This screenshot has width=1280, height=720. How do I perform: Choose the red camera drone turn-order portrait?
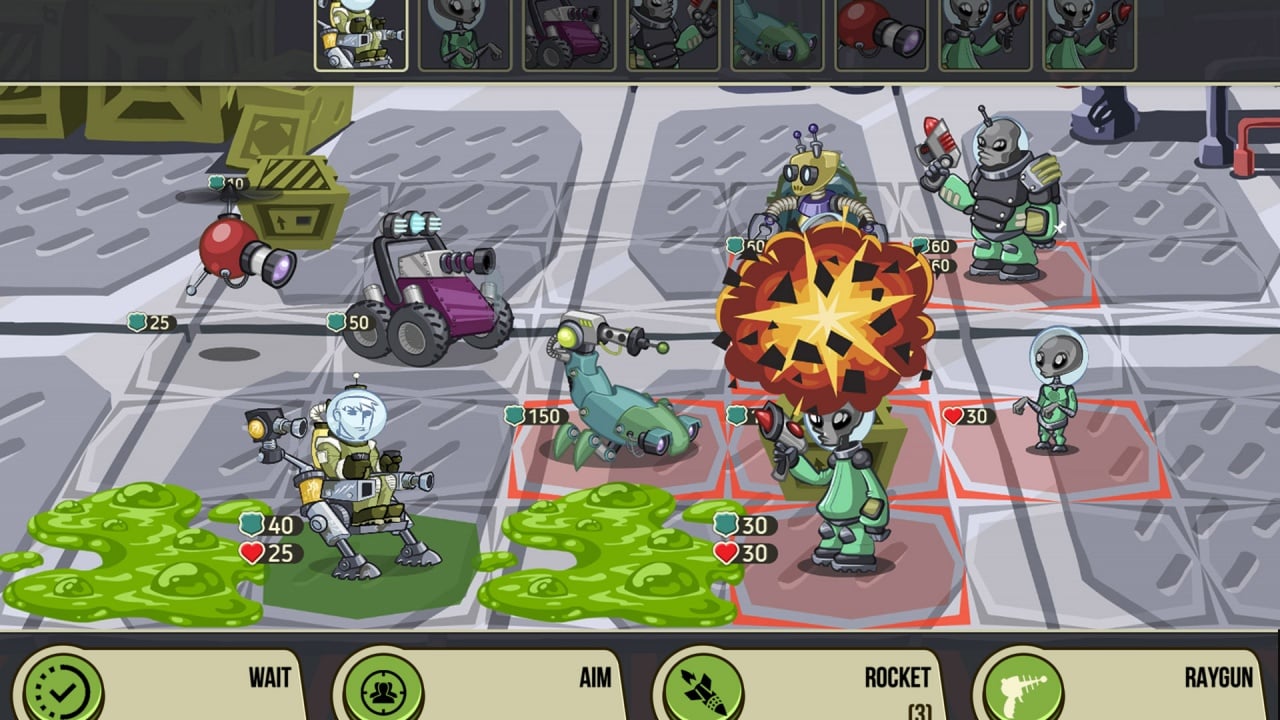pos(881,36)
